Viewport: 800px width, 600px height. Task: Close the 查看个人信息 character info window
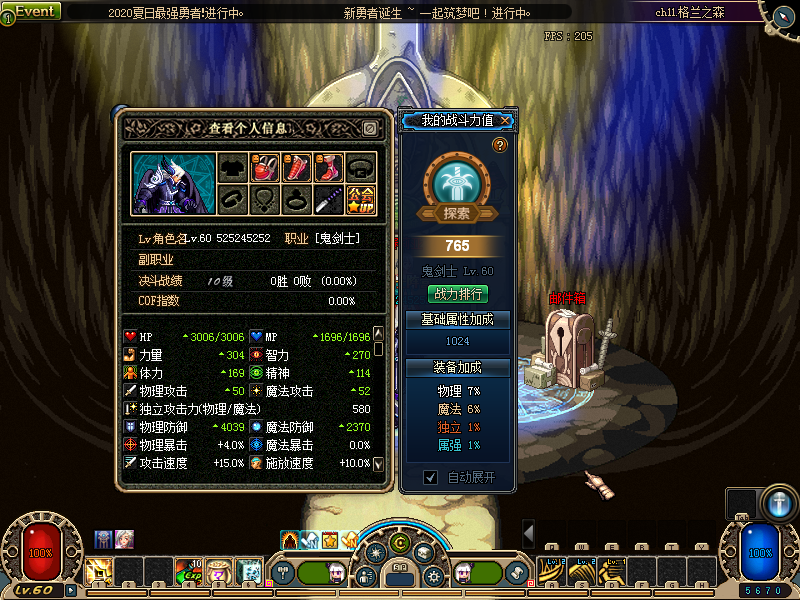369,129
